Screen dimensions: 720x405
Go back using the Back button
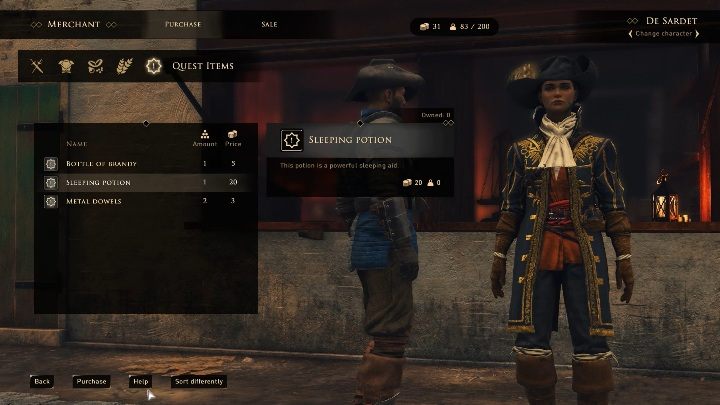tap(41, 381)
